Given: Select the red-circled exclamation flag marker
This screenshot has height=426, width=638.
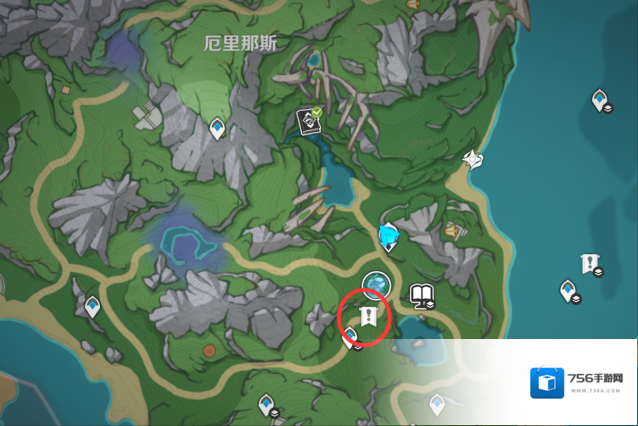Looking at the screenshot, I should click(367, 317).
